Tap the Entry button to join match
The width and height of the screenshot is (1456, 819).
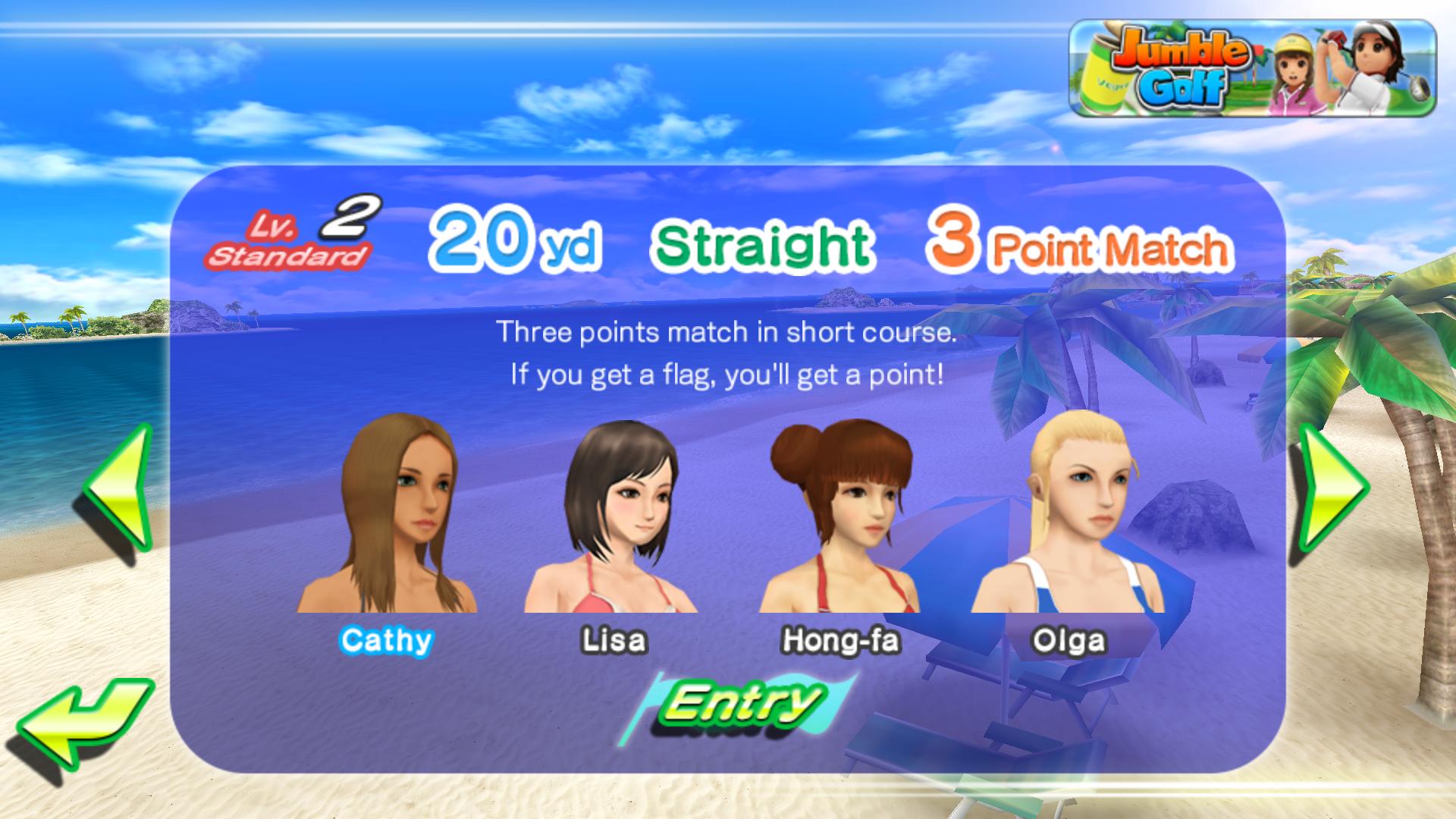[739, 705]
